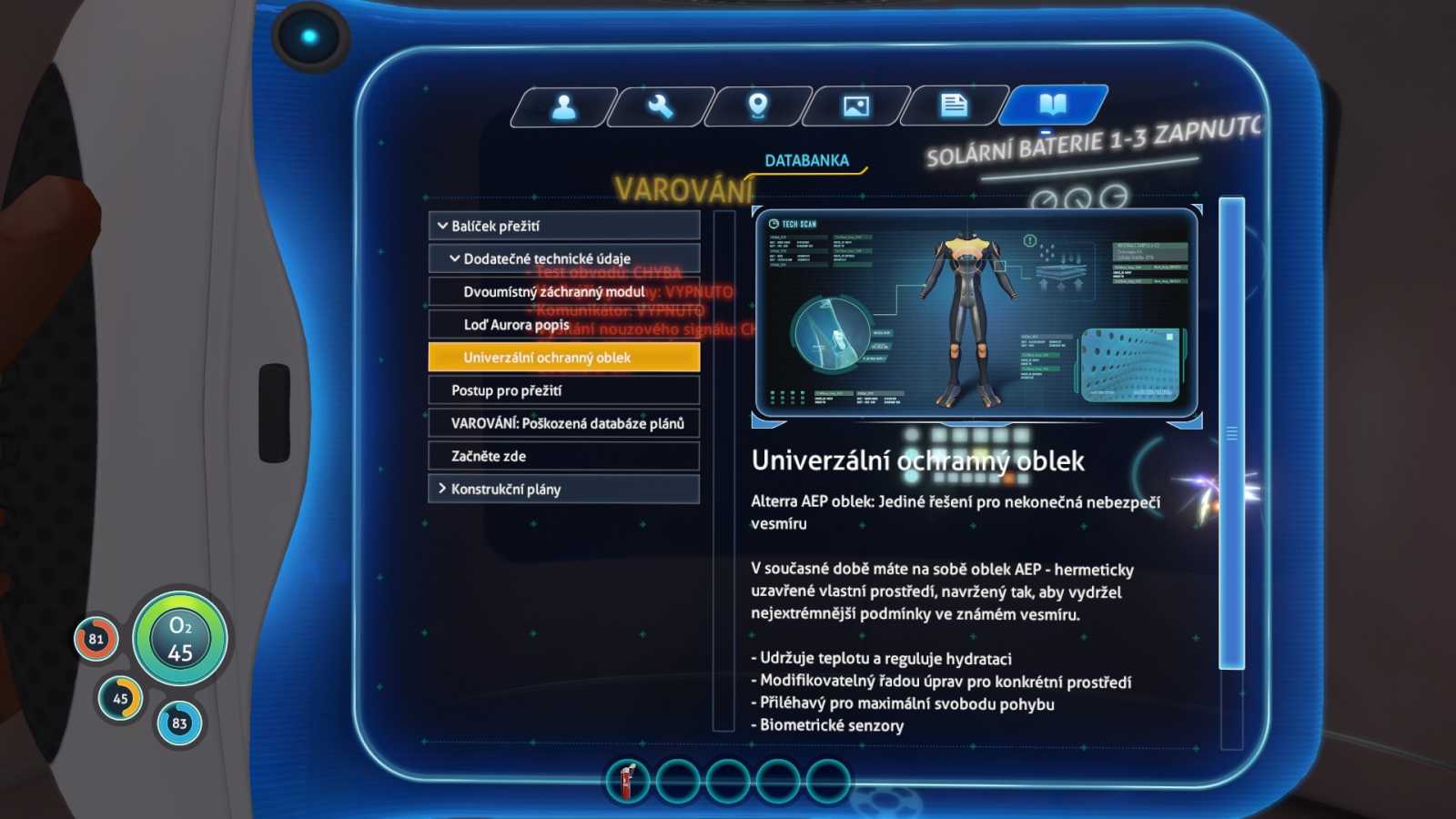Select the Dvoumístný záchranný modul entry
1456x819 pixels.
click(563, 291)
